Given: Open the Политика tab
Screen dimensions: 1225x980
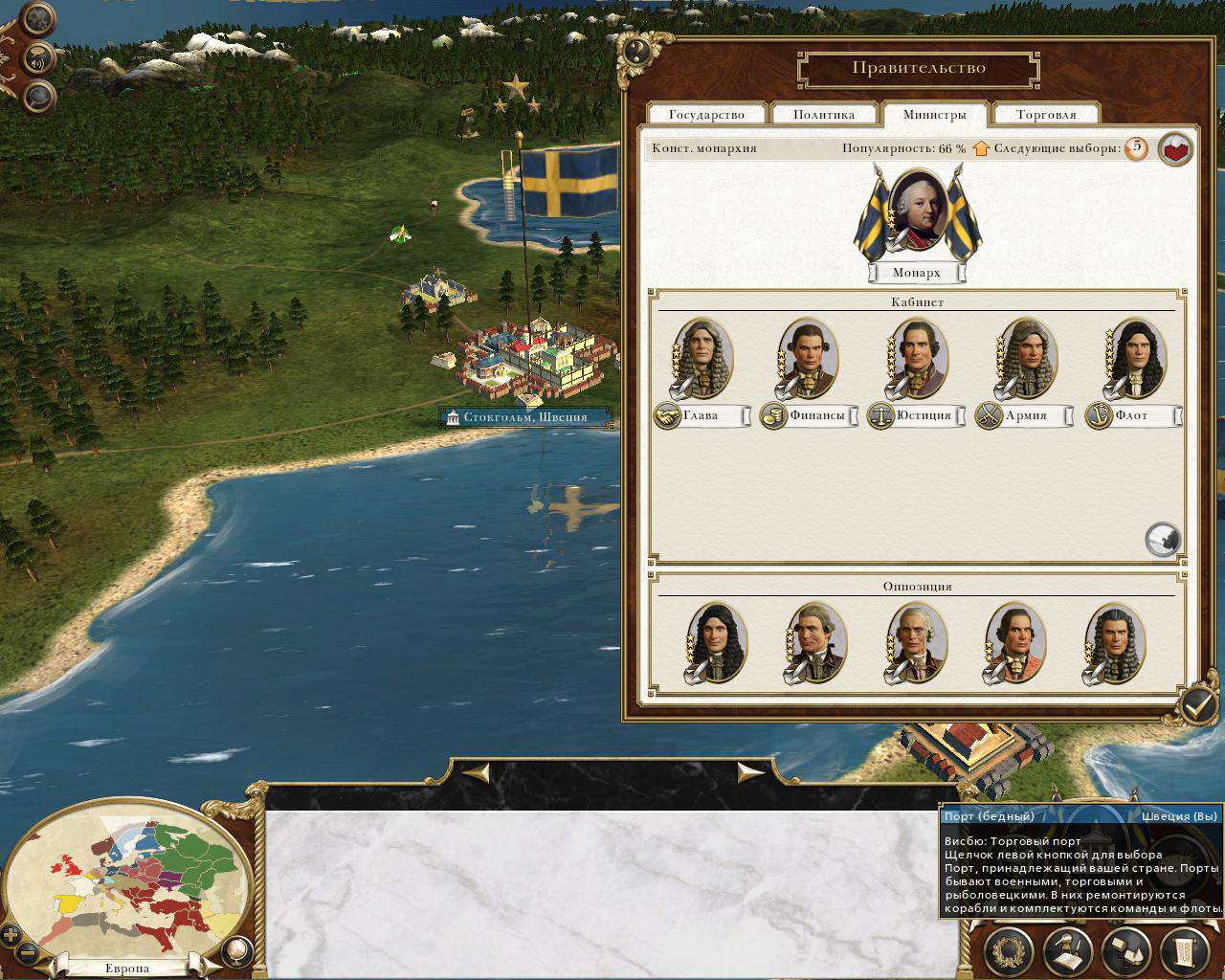Looking at the screenshot, I should pos(823,115).
